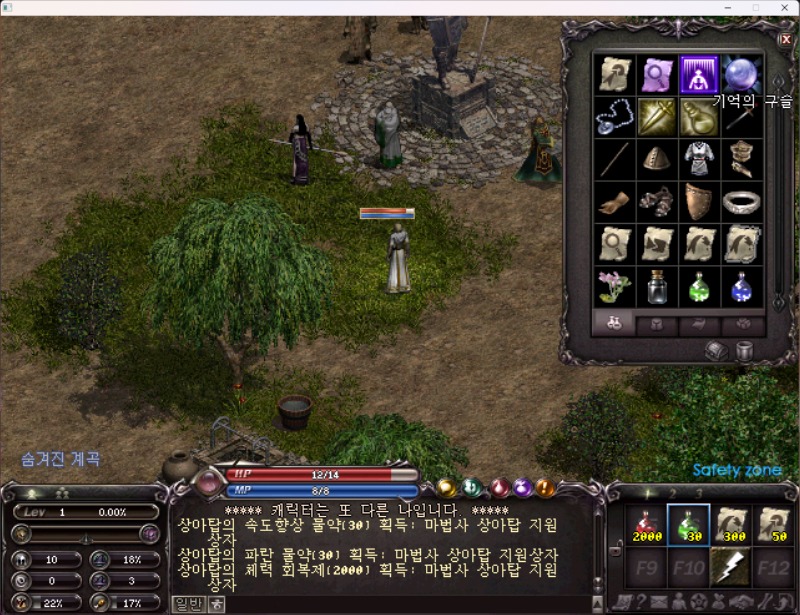Select the pink flower item
Screen dimensions: 800x615
click(x=614, y=286)
